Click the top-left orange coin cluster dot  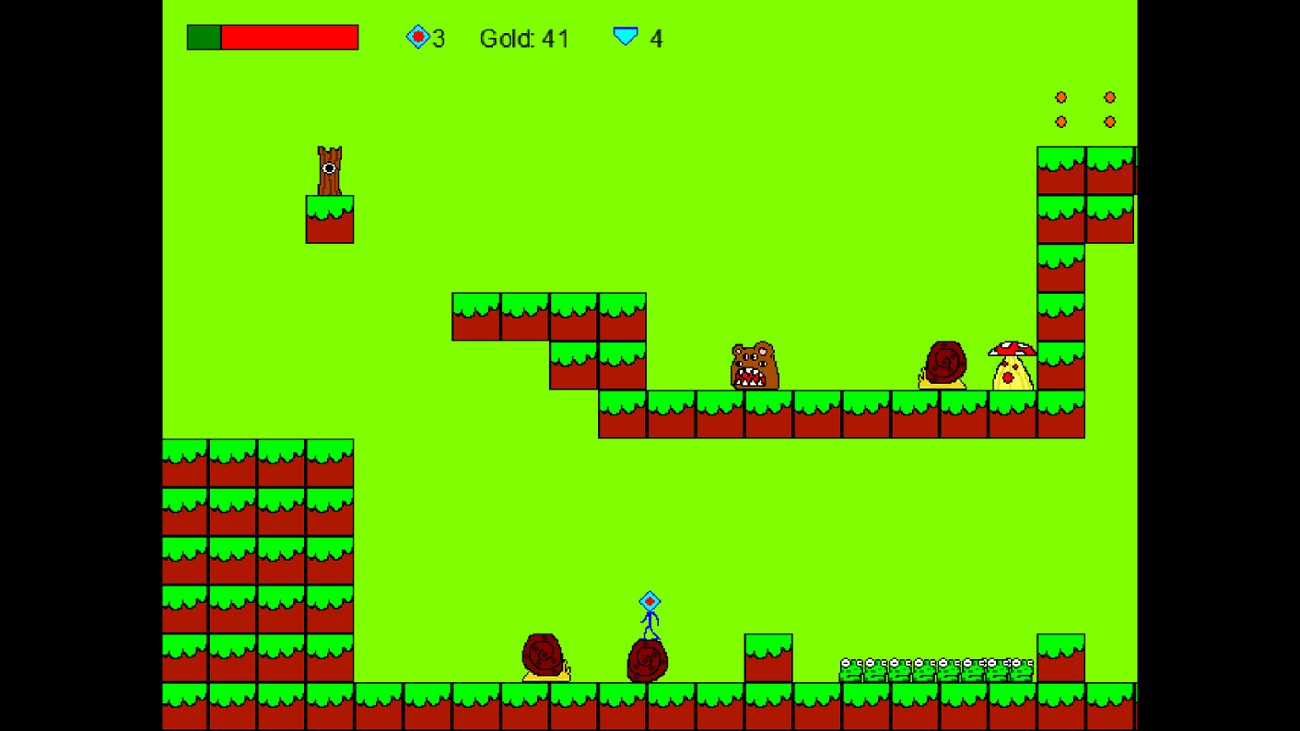click(x=1060, y=97)
